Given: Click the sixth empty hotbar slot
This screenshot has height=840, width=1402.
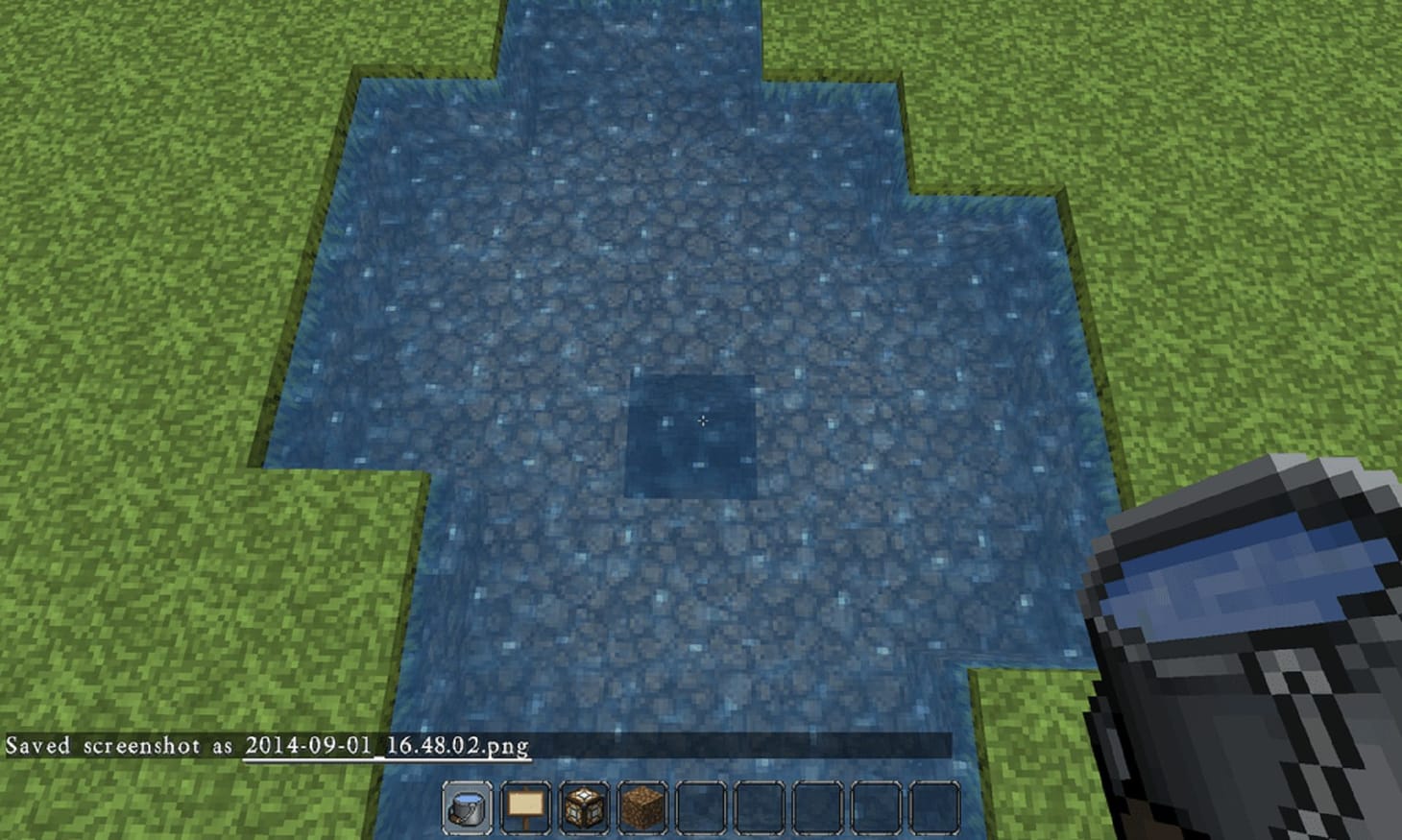Looking at the screenshot, I should (x=760, y=806).
